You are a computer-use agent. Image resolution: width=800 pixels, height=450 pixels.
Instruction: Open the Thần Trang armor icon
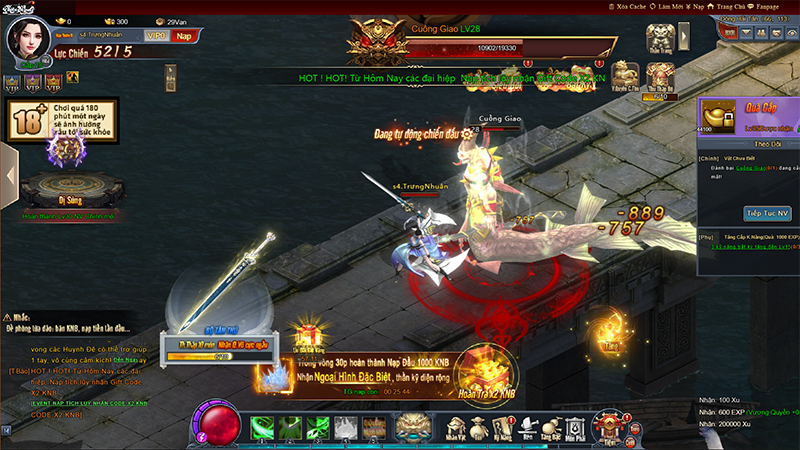click(x=659, y=36)
